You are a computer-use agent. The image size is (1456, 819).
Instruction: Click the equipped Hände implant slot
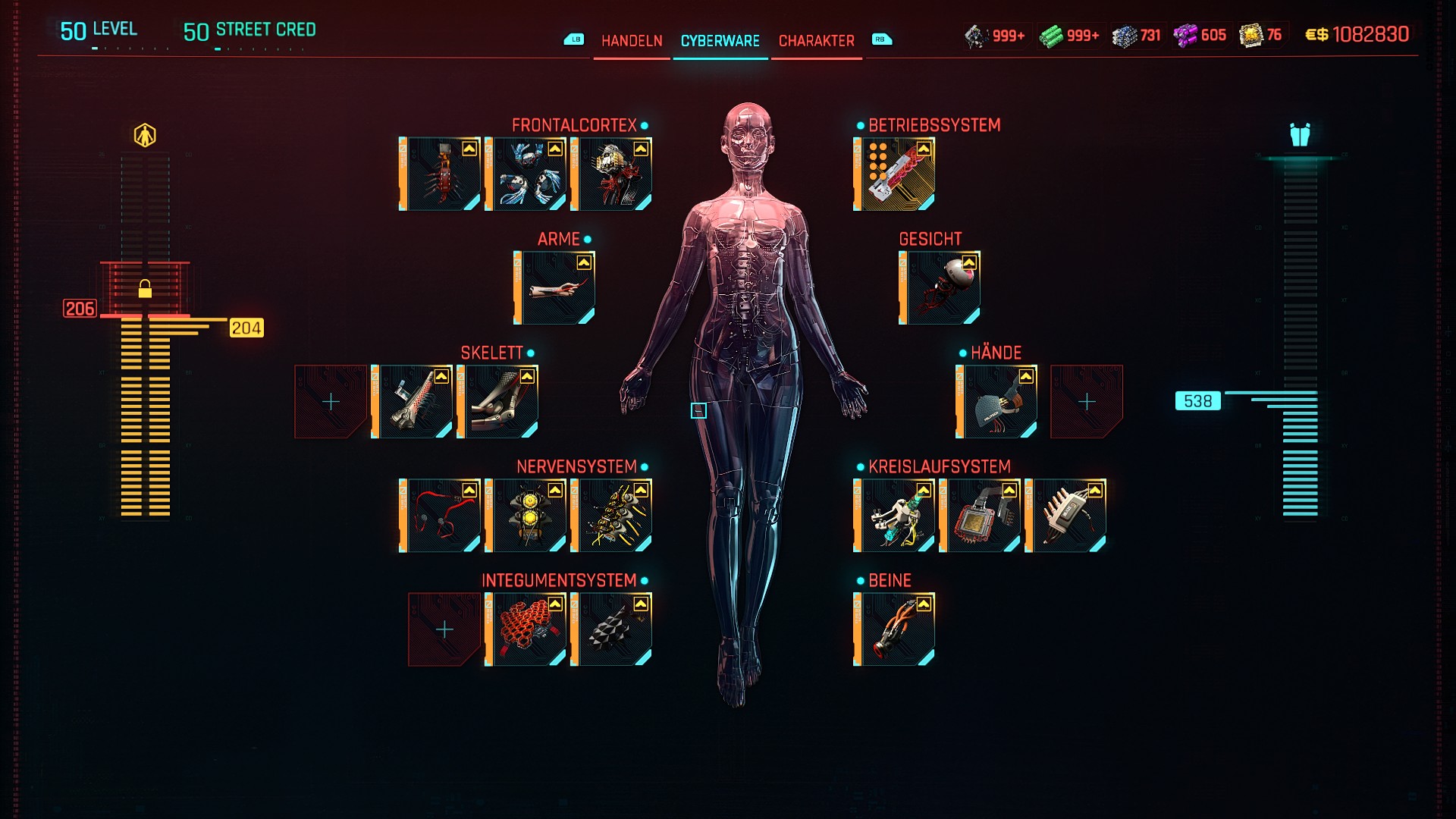pyautogui.click(x=997, y=402)
